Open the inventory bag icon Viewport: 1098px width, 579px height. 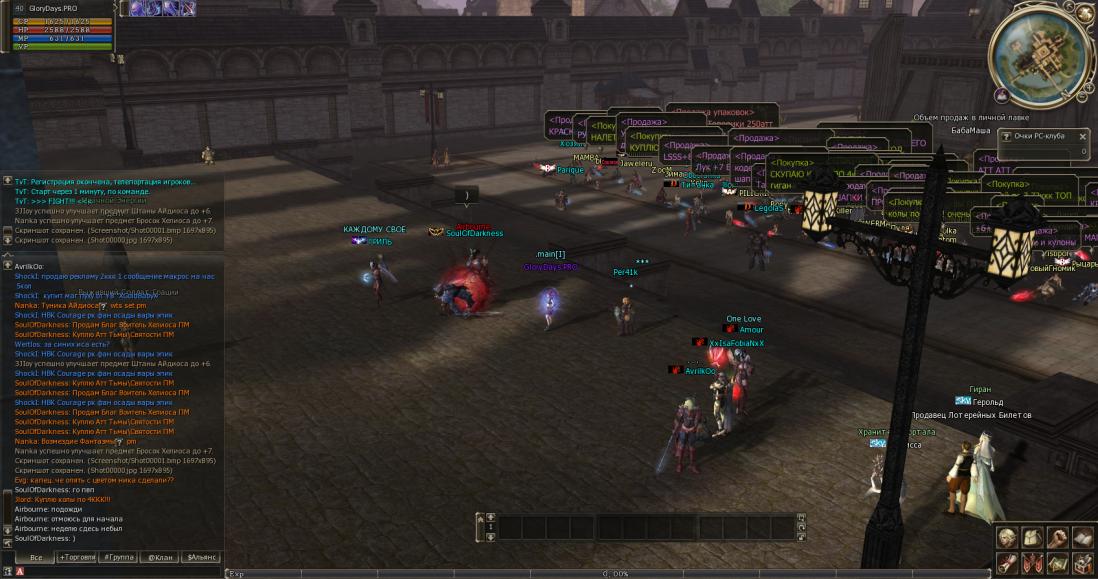1031,538
